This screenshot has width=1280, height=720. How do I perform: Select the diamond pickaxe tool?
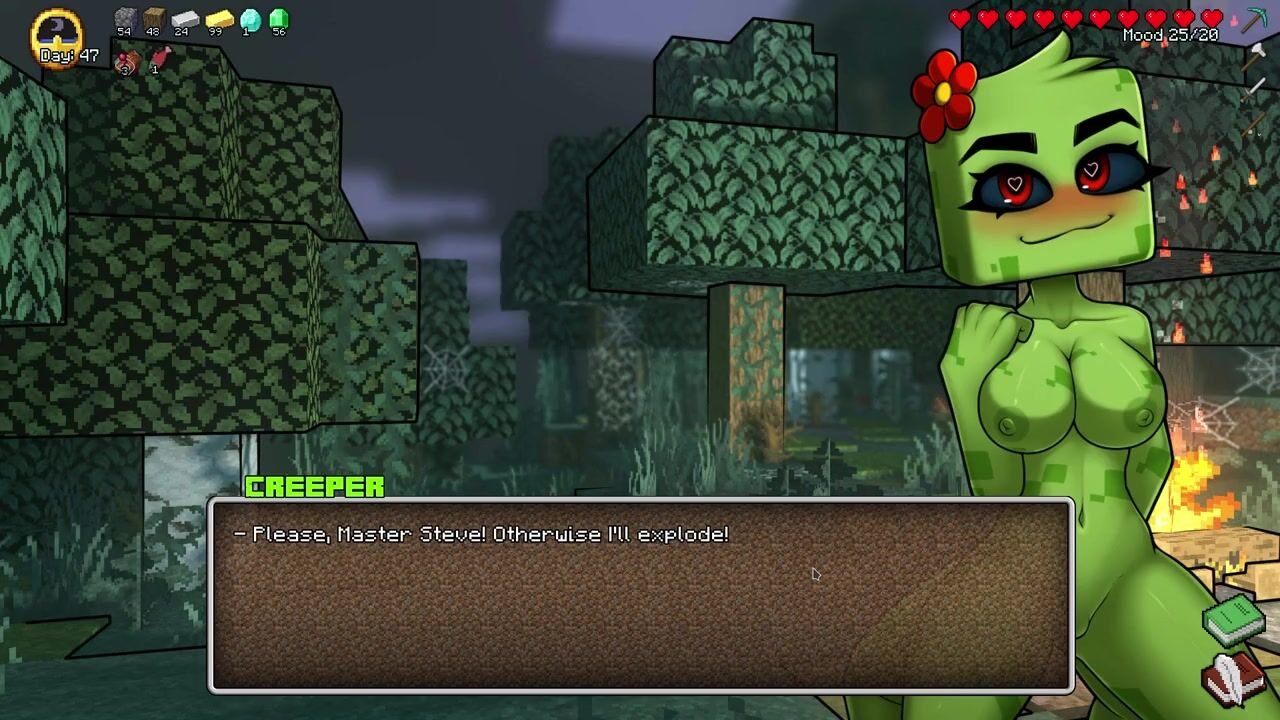pos(1254,20)
